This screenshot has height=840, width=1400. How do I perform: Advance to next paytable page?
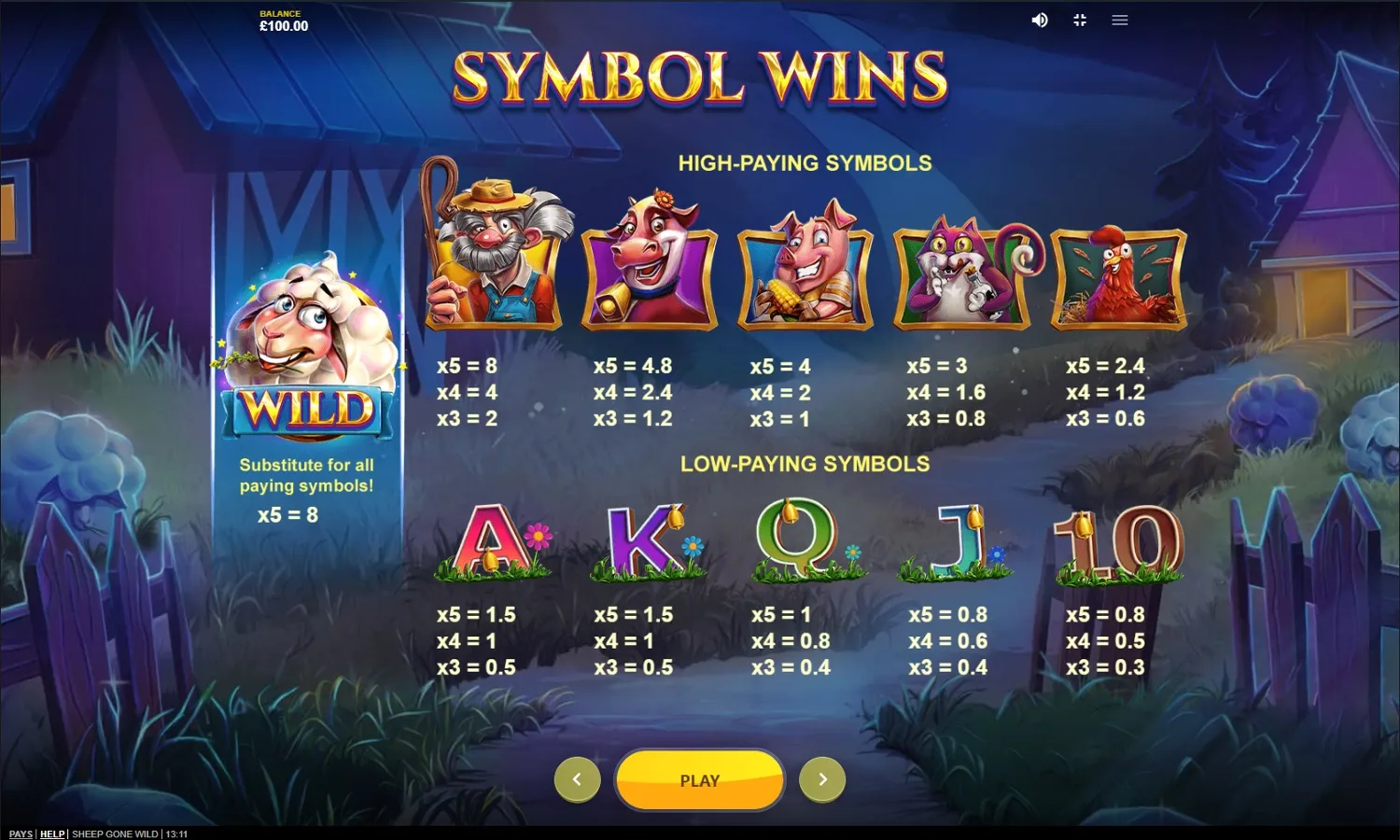822,778
